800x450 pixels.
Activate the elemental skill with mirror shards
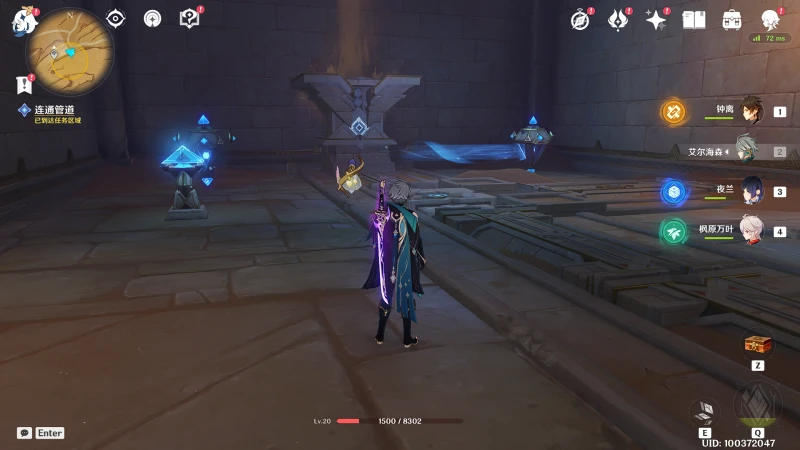(x=706, y=410)
